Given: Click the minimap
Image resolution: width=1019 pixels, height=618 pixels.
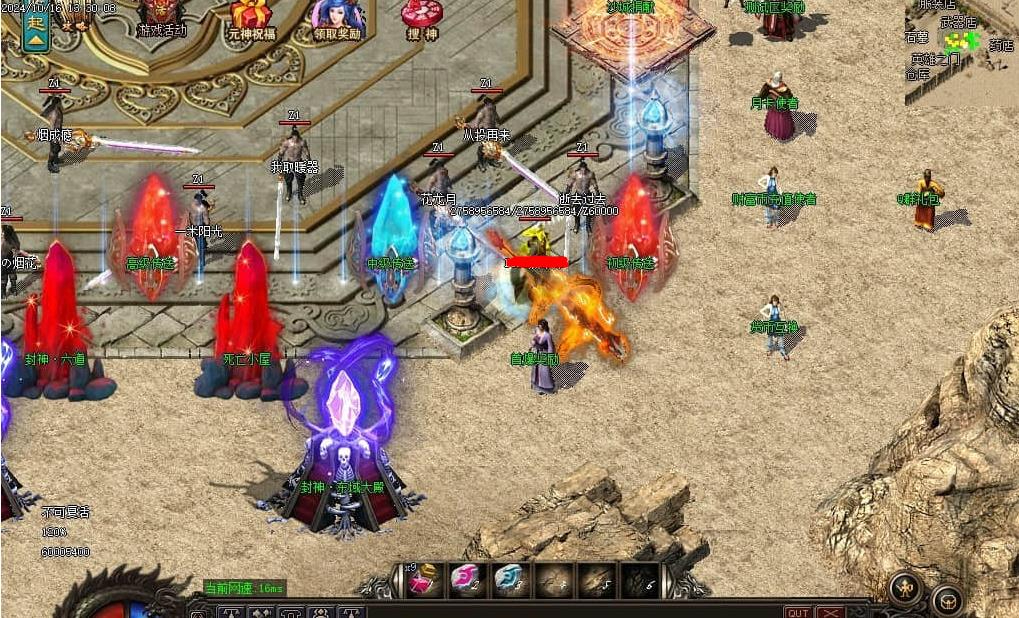Looking at the screenshot, I should pyautogui.click(x=961, y=52).
